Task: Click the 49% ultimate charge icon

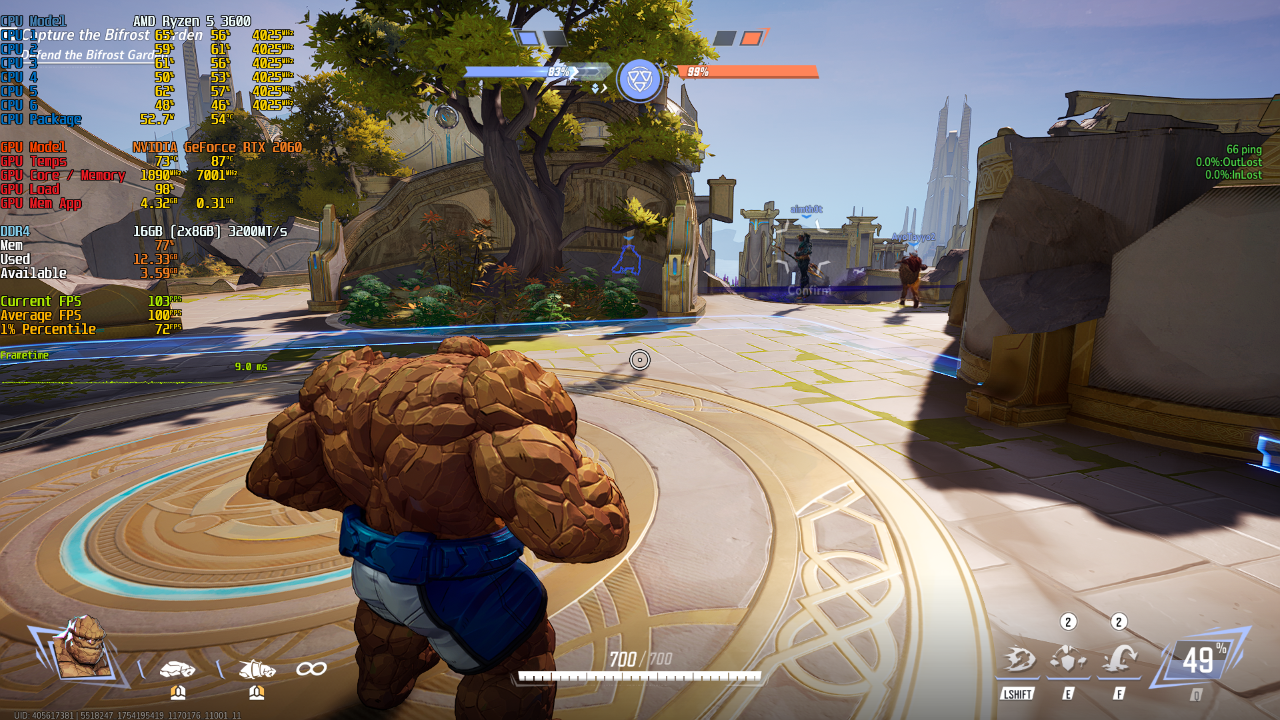Action: coord(1198,660)
